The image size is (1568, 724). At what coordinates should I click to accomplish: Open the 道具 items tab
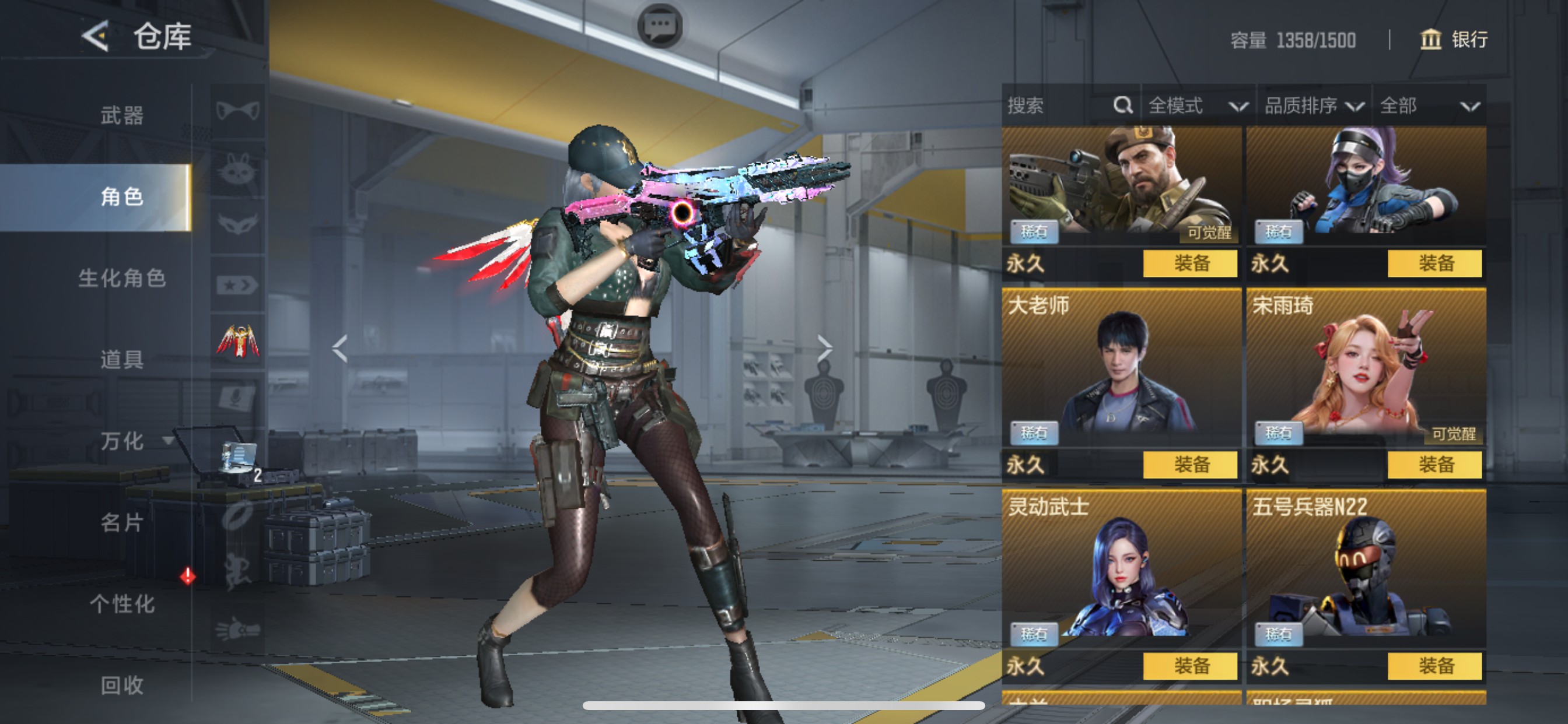tap(122, 360)
